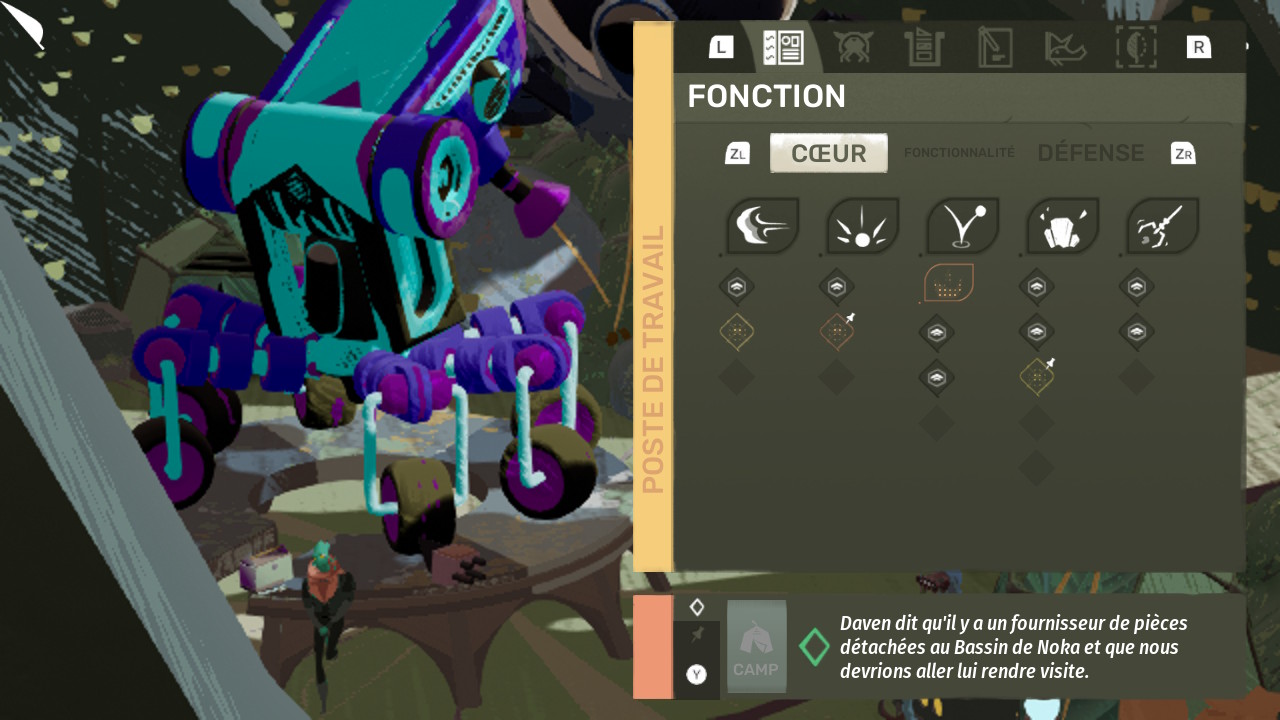Click the CAMP tent button
The image size is (1280, 720).
point(756,646)
